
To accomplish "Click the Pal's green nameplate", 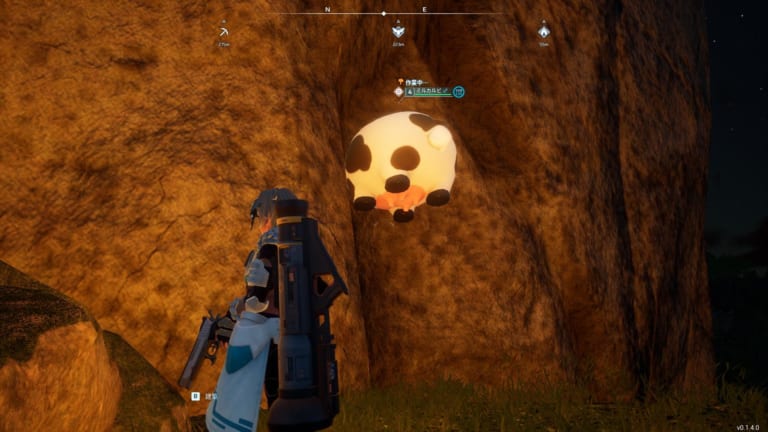I will pyautogui.click(x=431, y=92).
